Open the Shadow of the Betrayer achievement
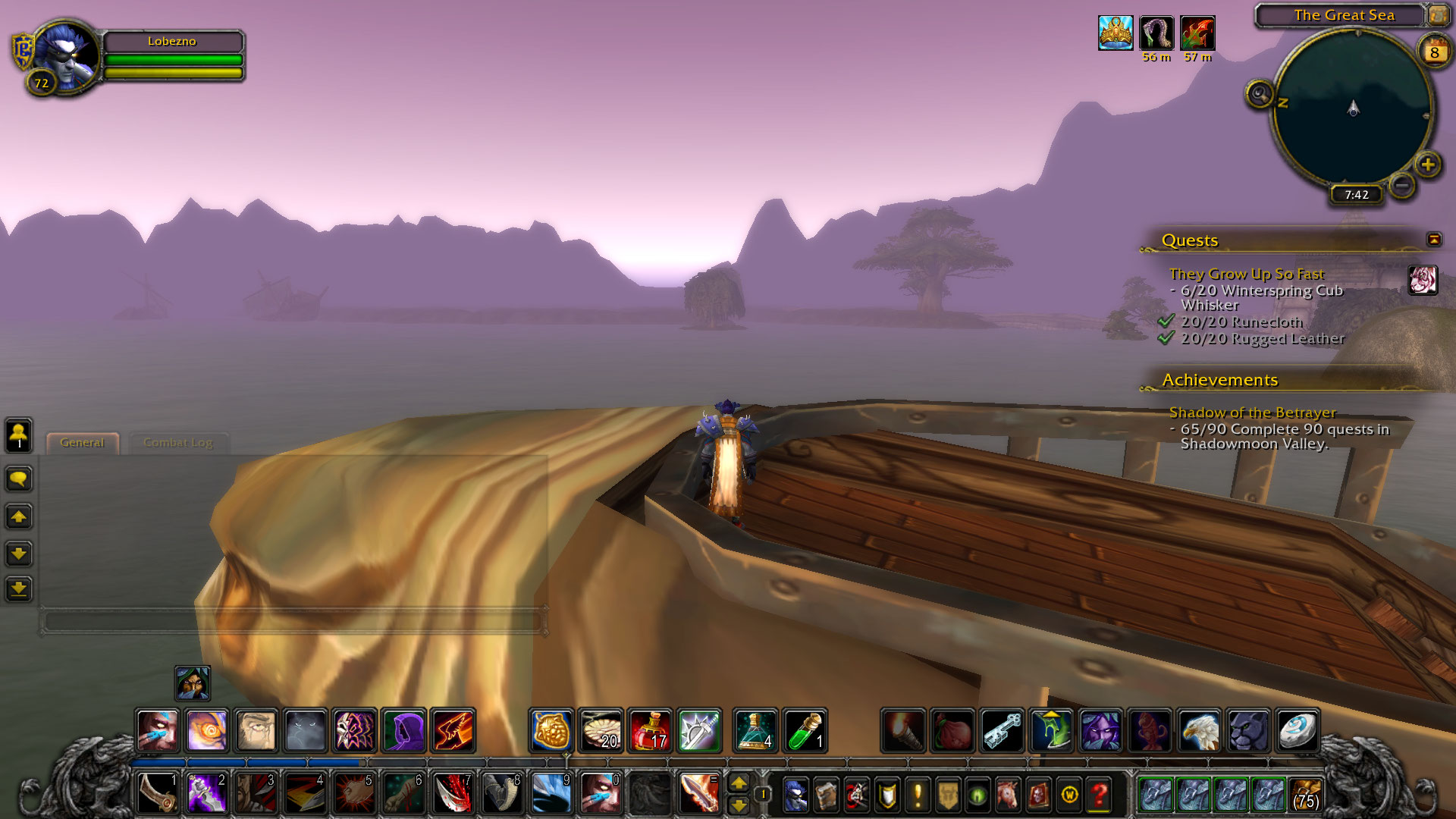1456x819 pixels. point(1252,413)
